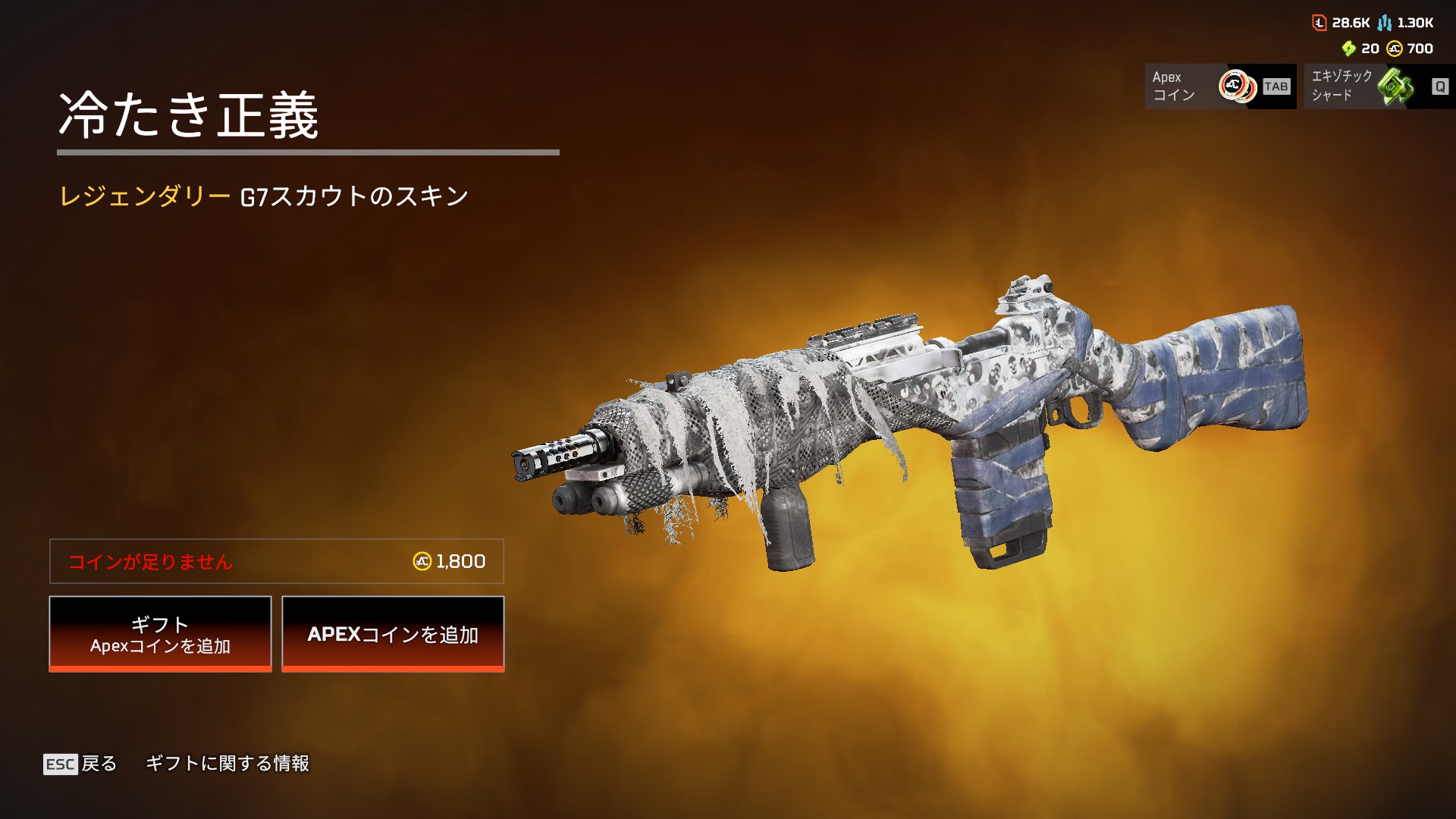This screenshot has width=1456, height=819.
Task: Open the Apex コイン currency tab
Action: [1220, 86]
